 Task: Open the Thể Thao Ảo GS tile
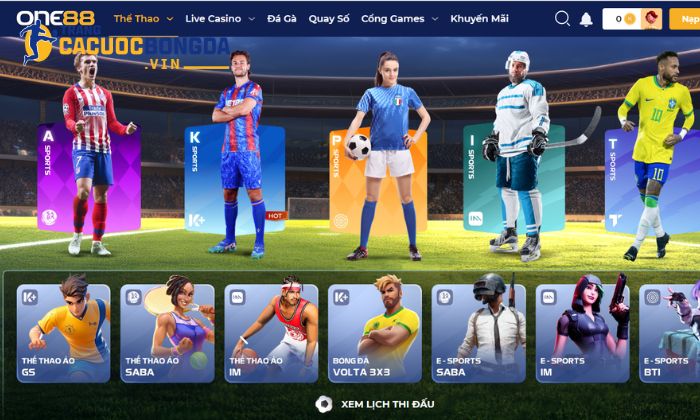(x=62, y=333)
